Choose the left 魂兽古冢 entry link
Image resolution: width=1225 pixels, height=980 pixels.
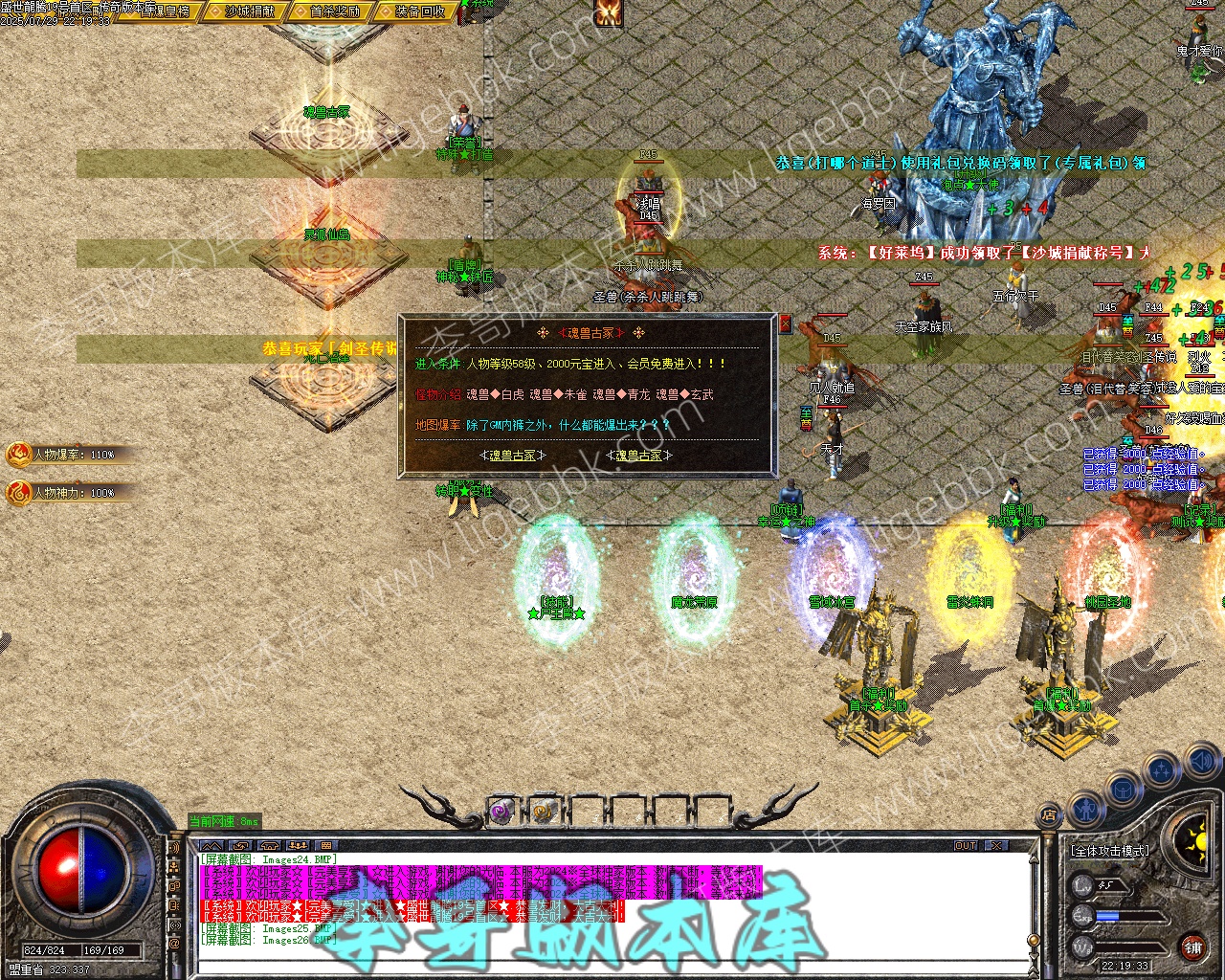coord(513,456)
